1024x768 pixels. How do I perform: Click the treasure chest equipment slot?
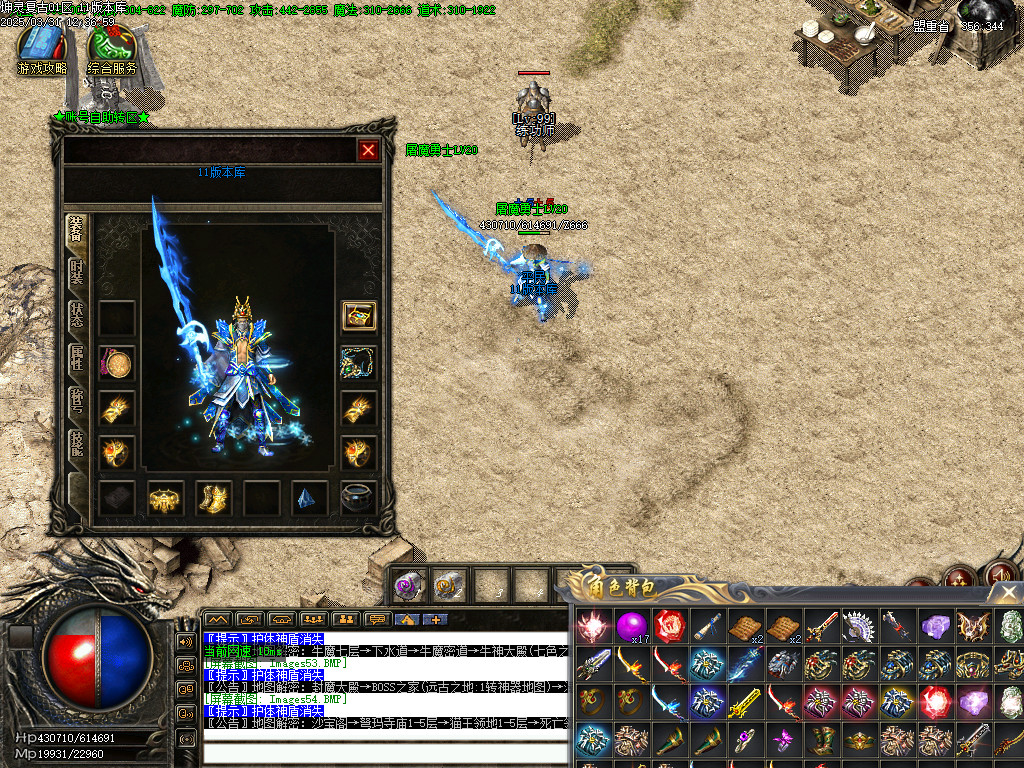point(359,316)
